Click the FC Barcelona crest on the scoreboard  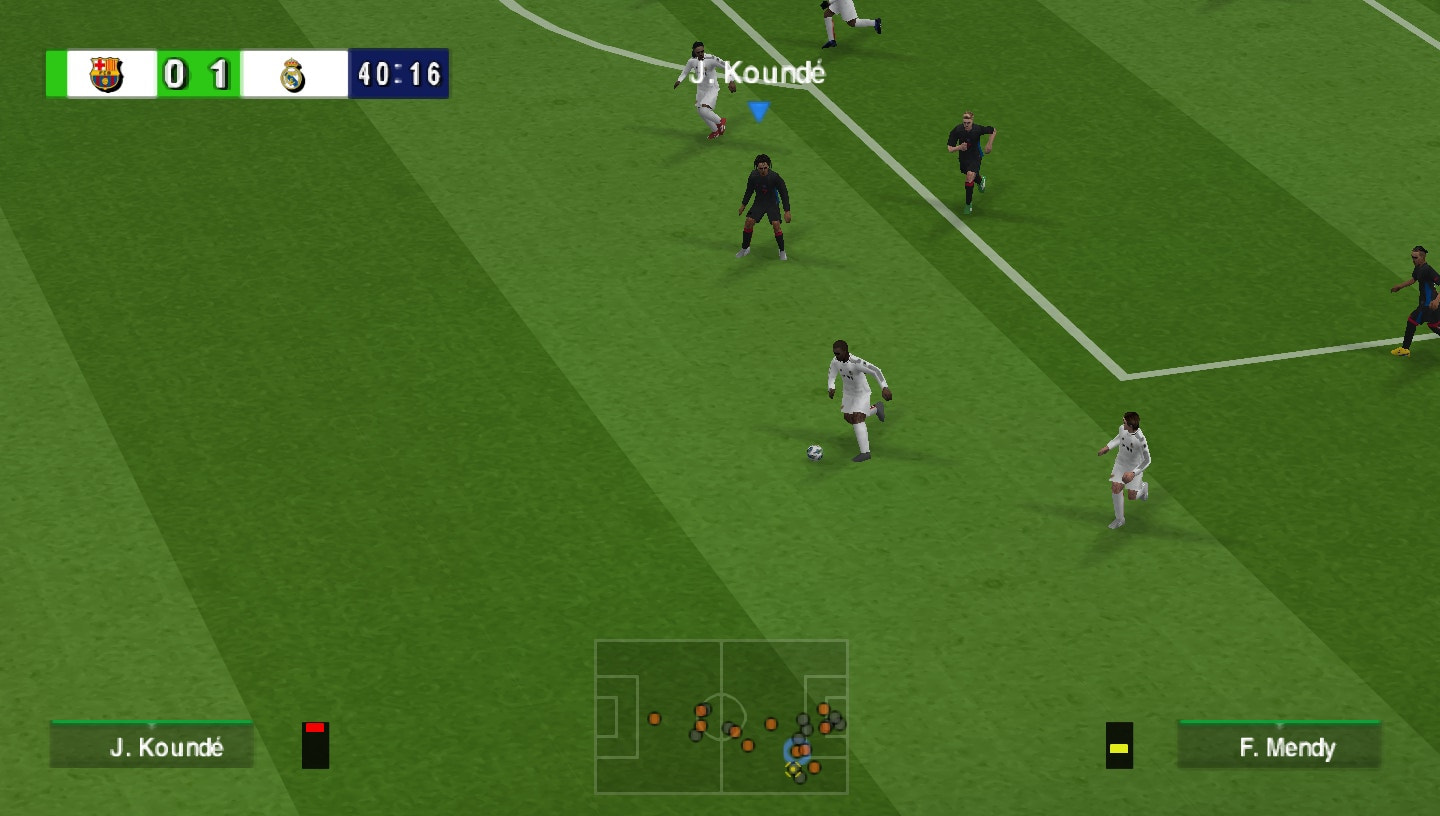tap(104, 73)
